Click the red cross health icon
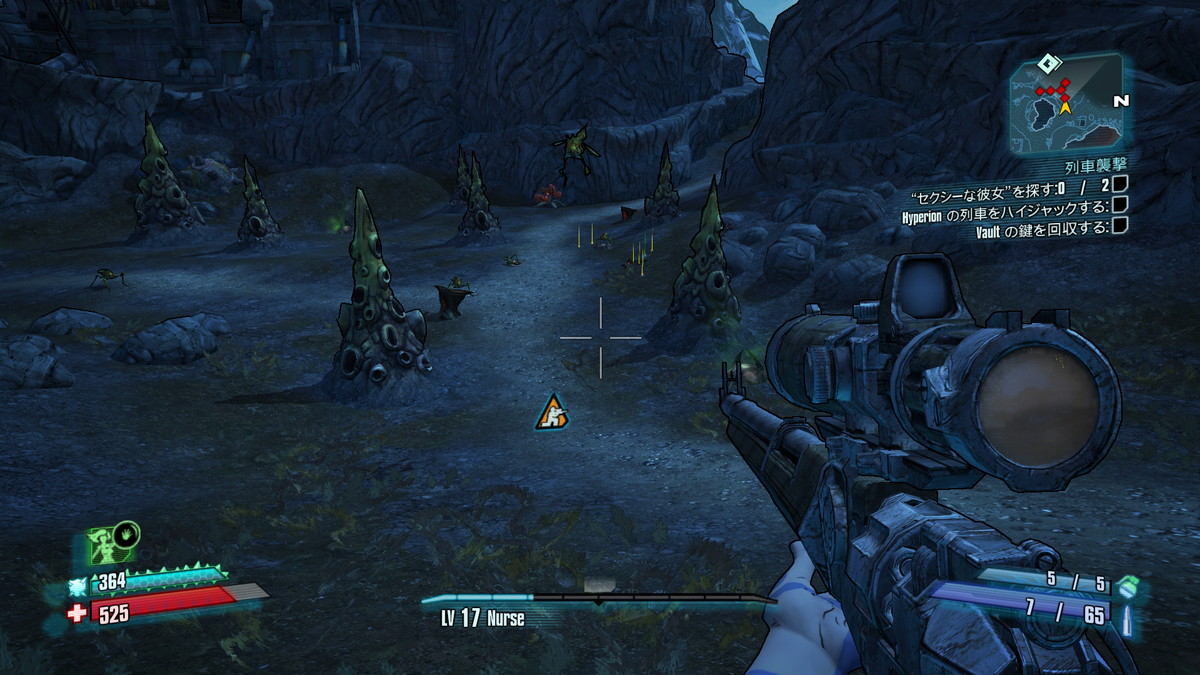Screen dimensions: 1200x675 point(77,613)
